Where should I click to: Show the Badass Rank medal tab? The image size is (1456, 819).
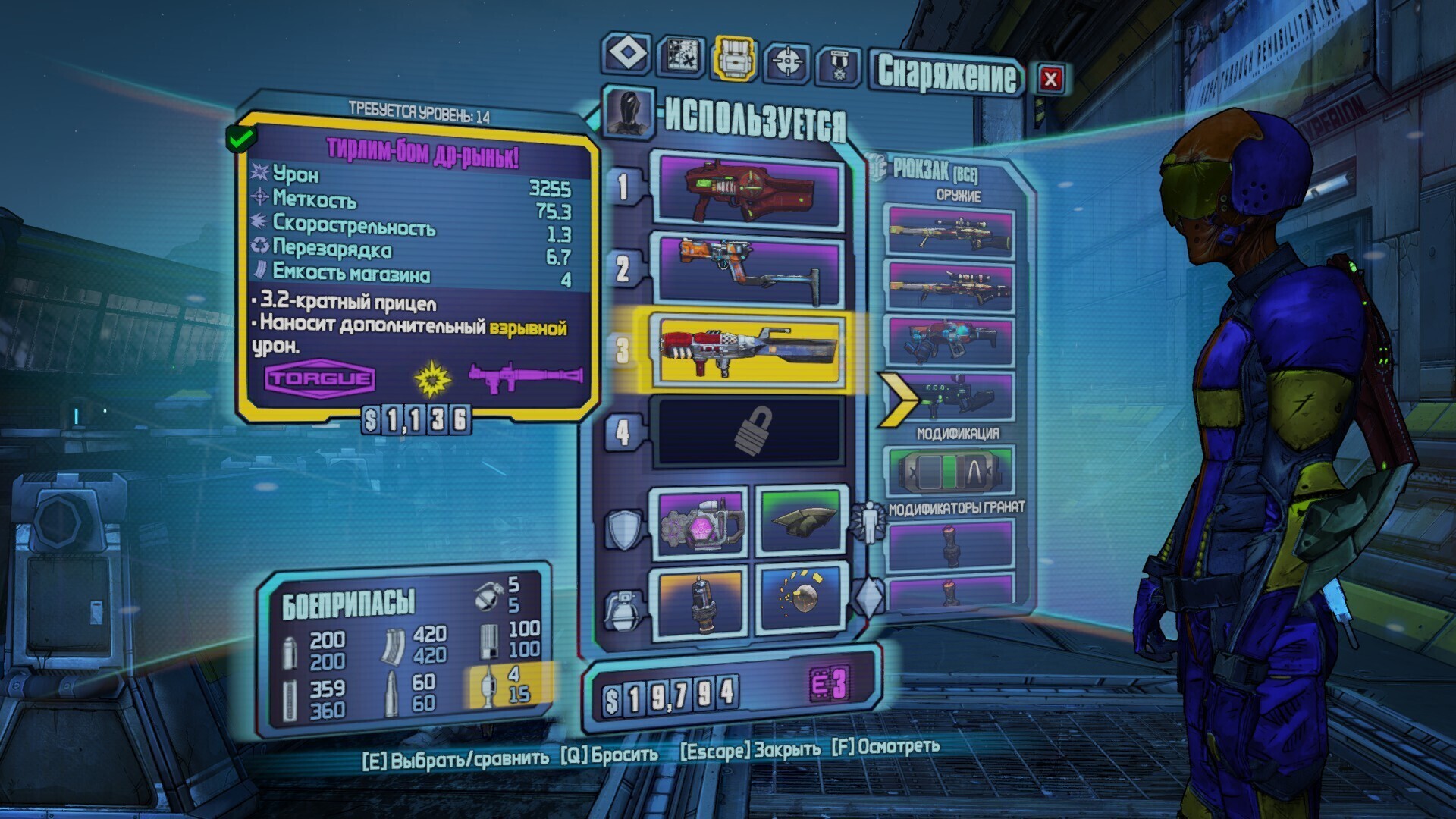[838, 65]
